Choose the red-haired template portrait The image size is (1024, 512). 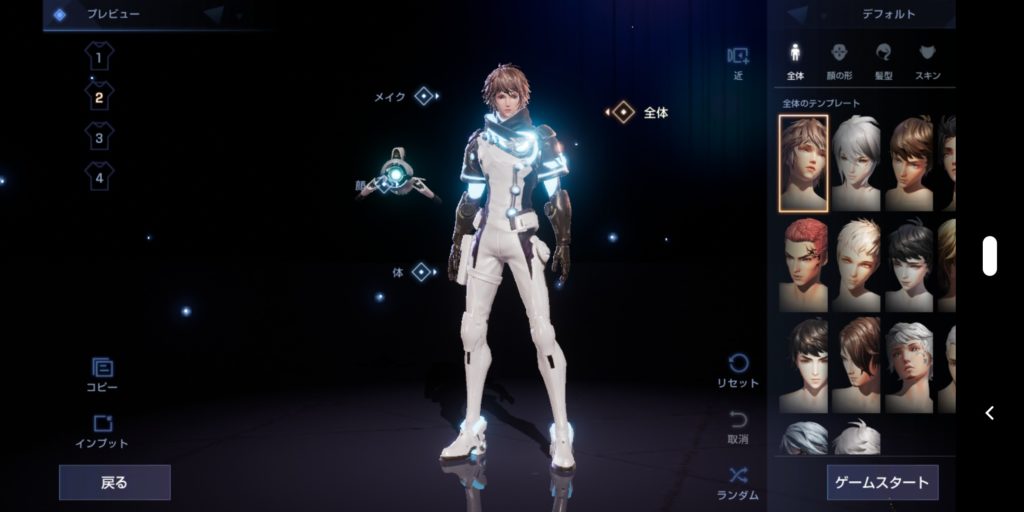click(804, 264)
